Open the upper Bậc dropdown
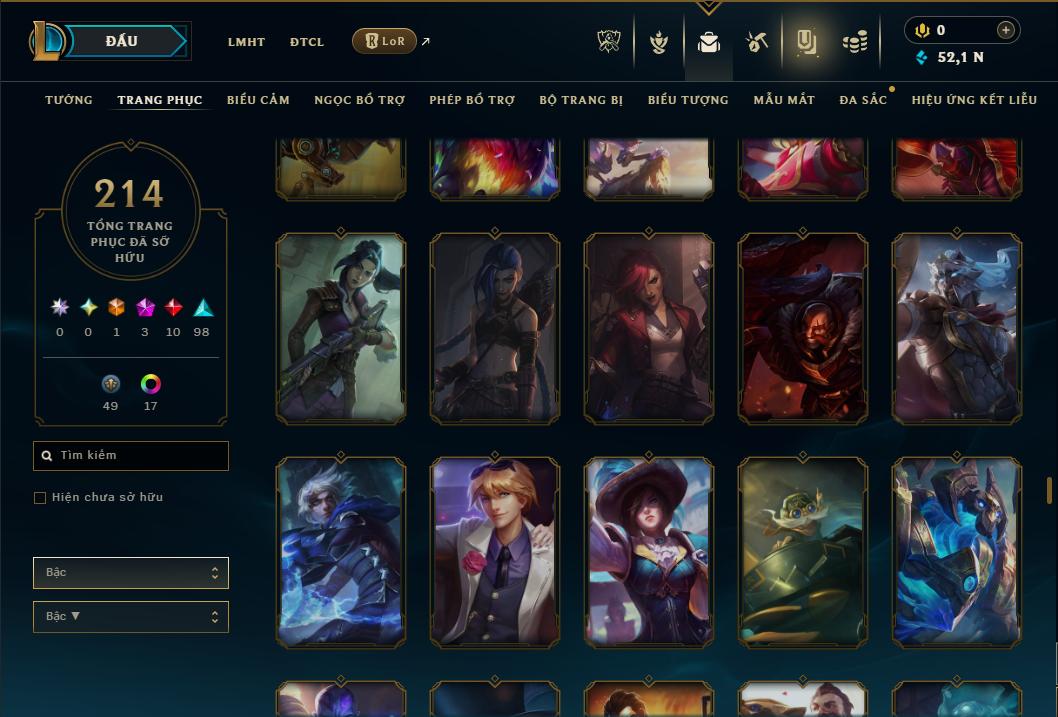The image size is (1058, 717). coord(131,573)
